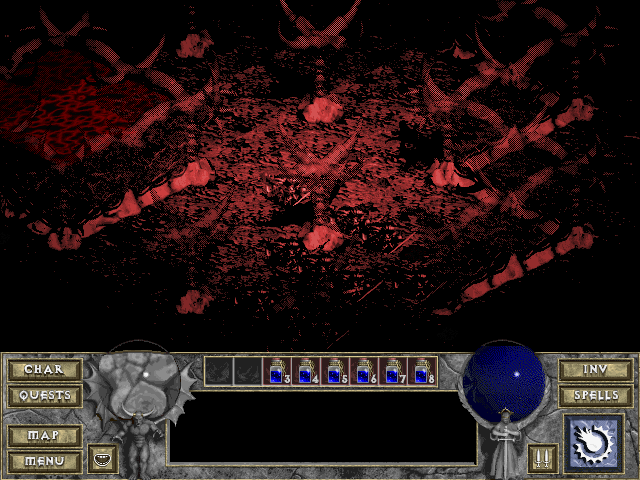The height and width of the screenshot is (480, 640).
Task: Select the blue potion in belt slot 6
Action: pos(364,371)
